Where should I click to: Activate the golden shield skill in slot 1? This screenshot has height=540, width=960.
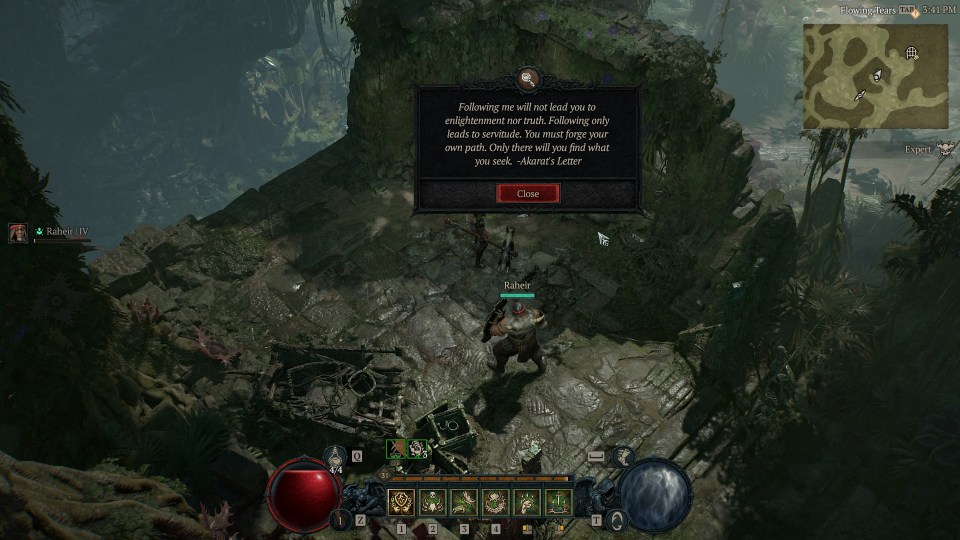click(x=402, y=501)
